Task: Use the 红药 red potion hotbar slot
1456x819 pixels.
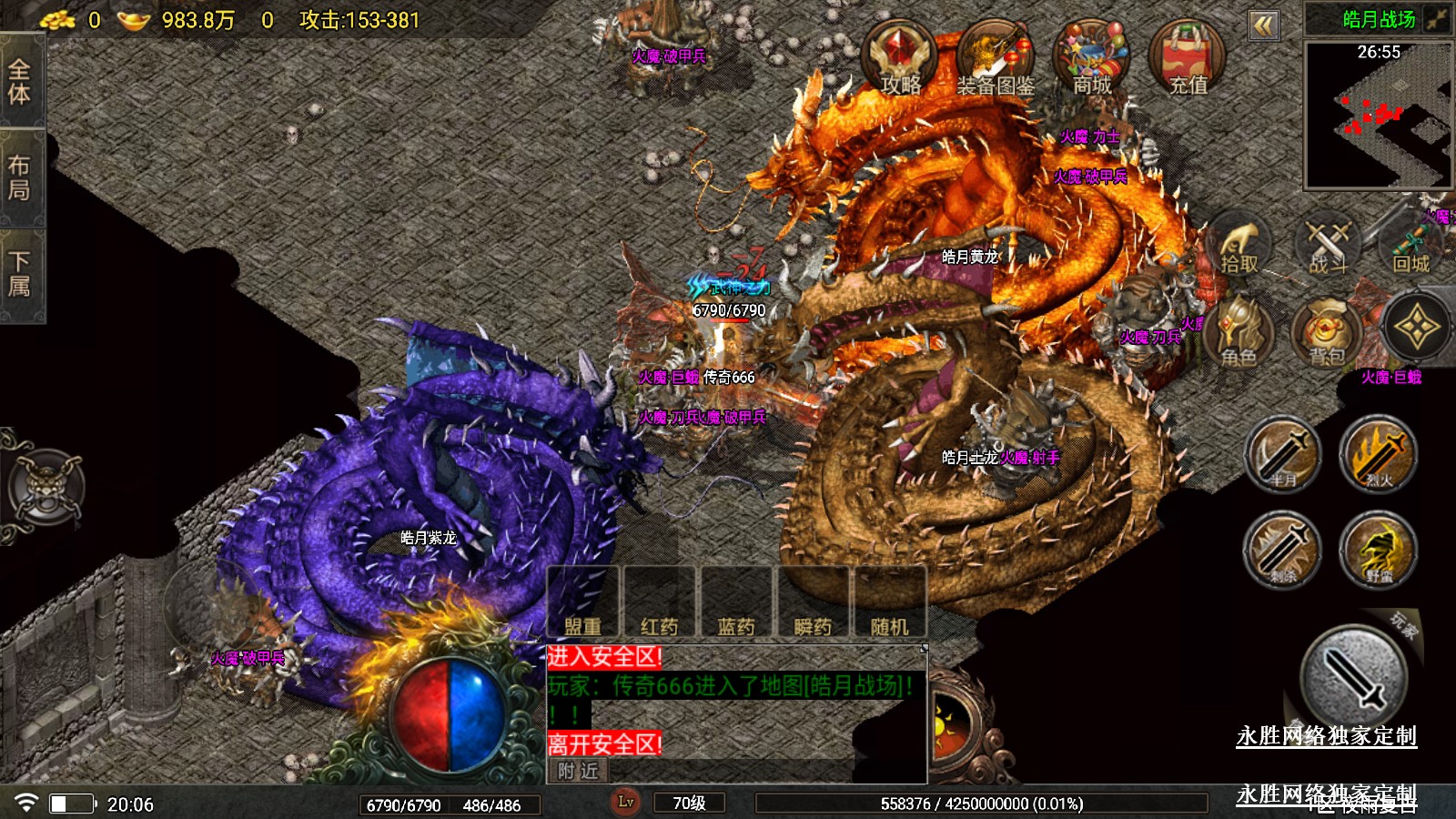Action: [x=659, y=603]
